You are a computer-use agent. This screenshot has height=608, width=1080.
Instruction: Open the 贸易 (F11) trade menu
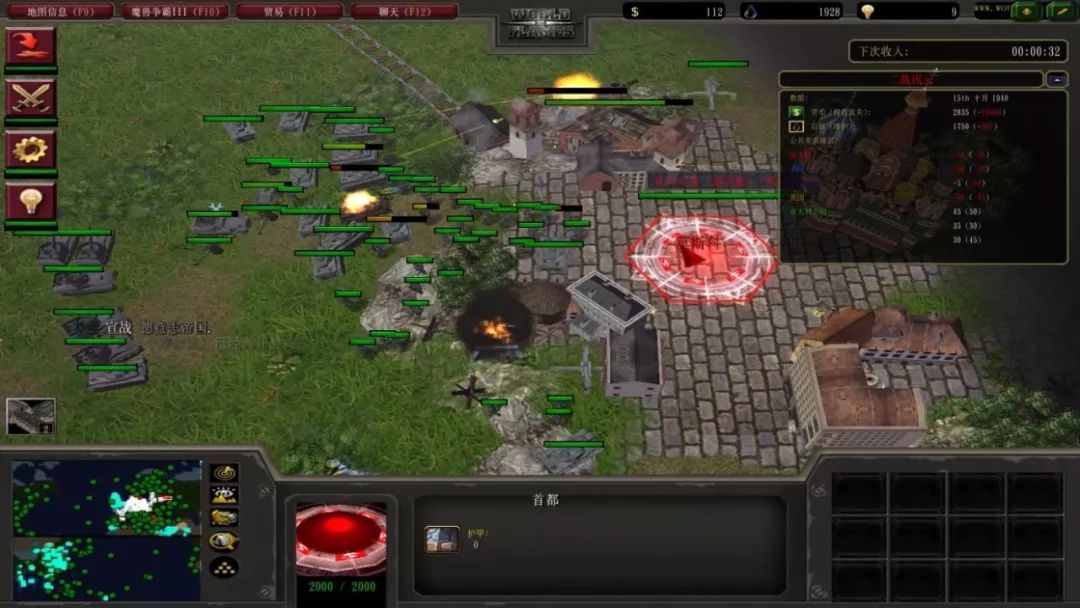pos(289,11)
